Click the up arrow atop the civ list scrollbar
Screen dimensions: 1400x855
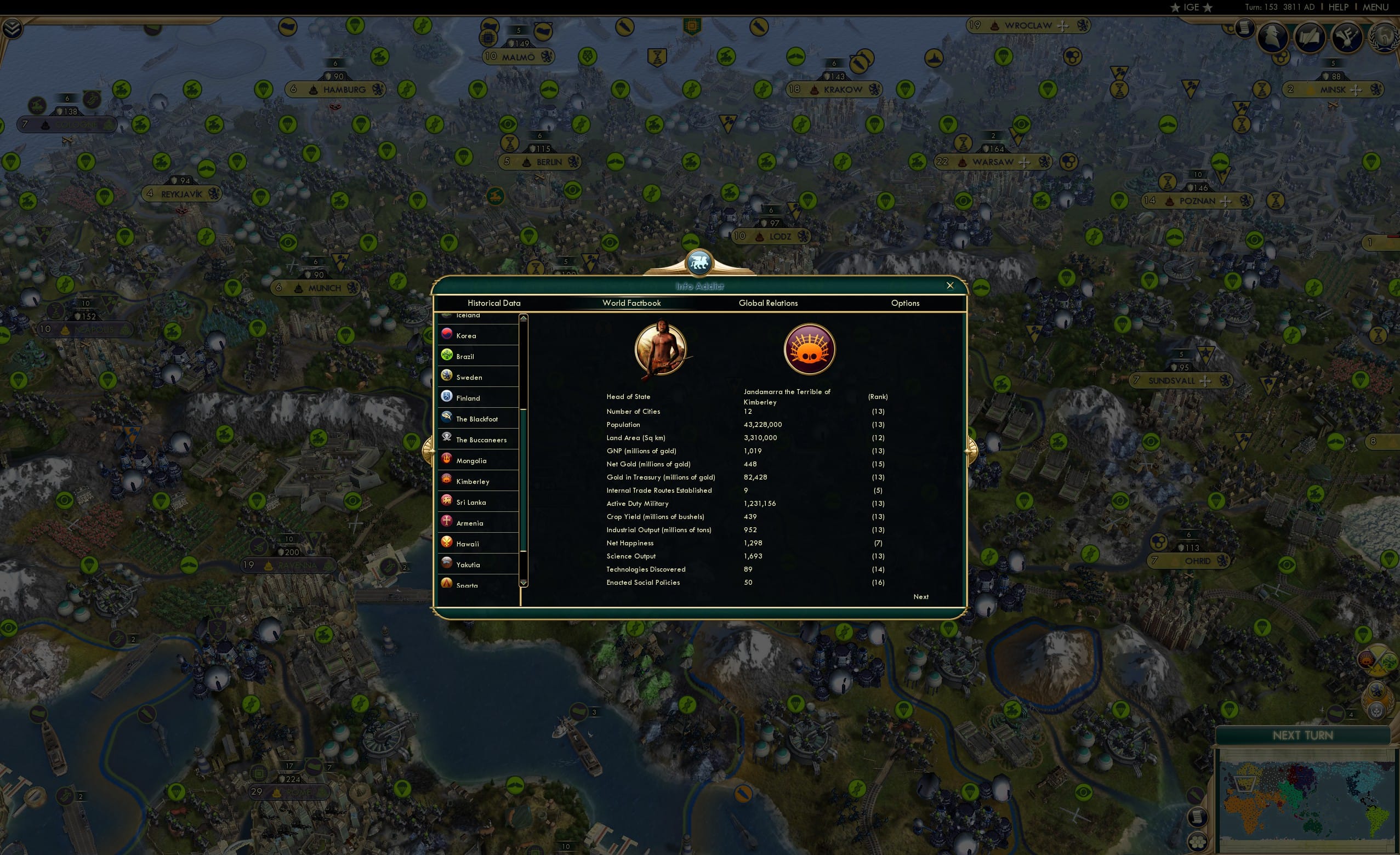click(523, 318)
